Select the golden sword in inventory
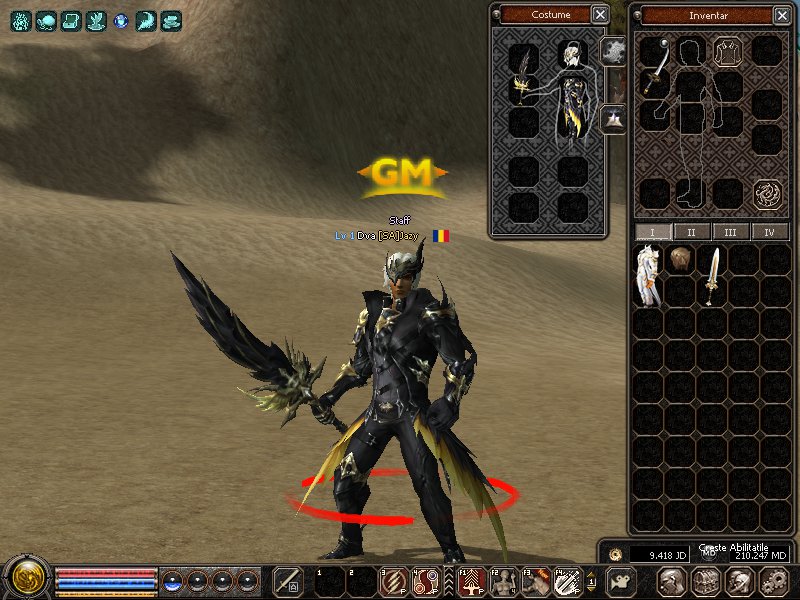 (712, 275)
